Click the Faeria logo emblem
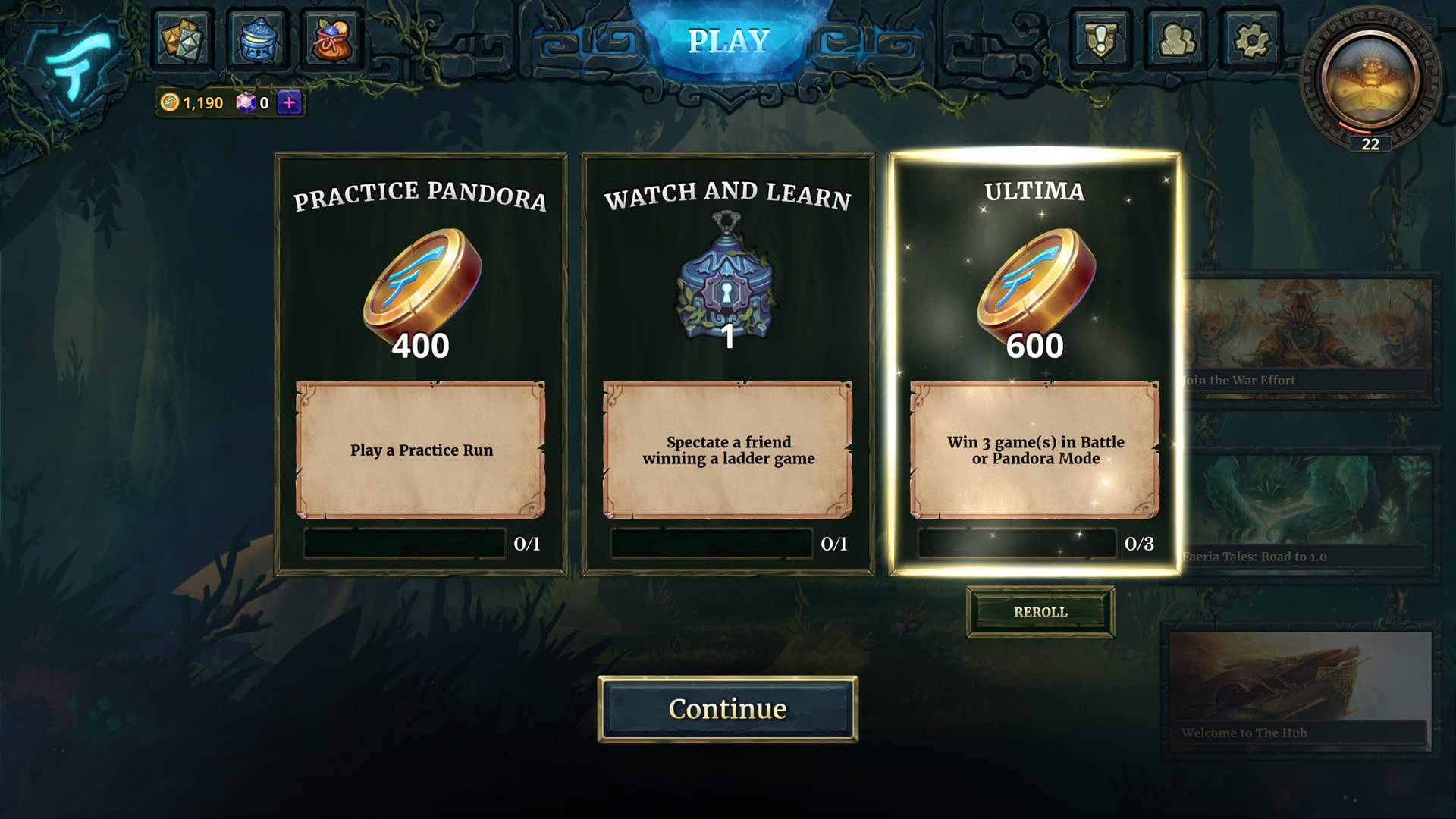This screenshot has width=1456, height=819. tap(76, 61)
